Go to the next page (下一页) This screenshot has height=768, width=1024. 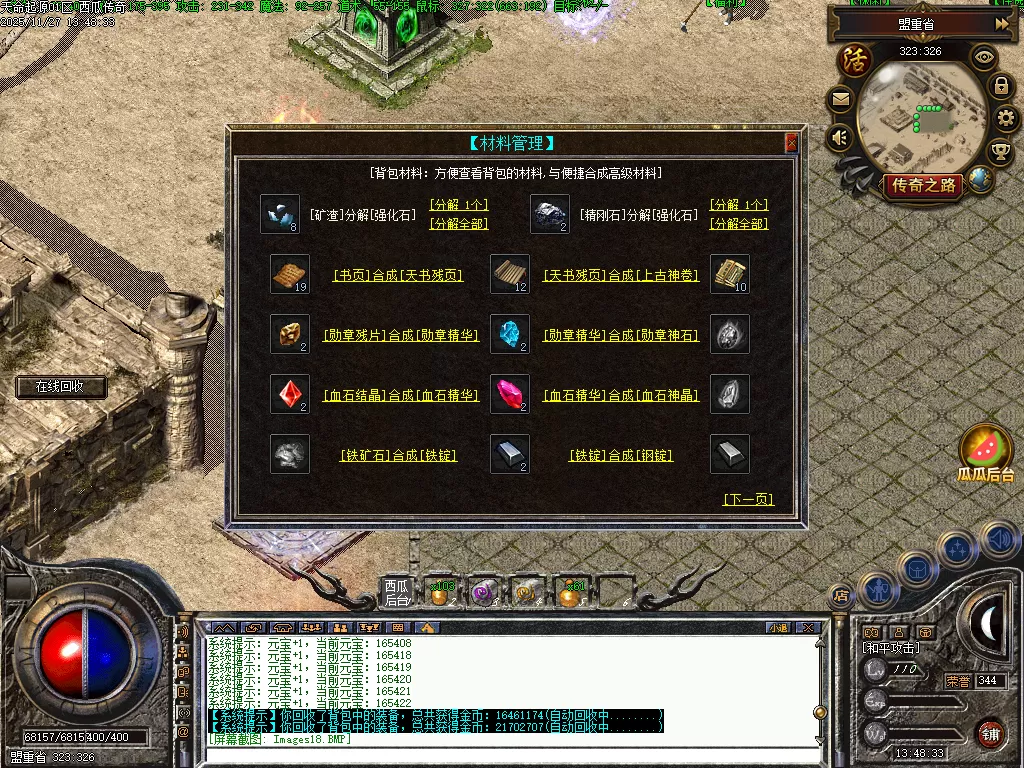click(748, 500)
